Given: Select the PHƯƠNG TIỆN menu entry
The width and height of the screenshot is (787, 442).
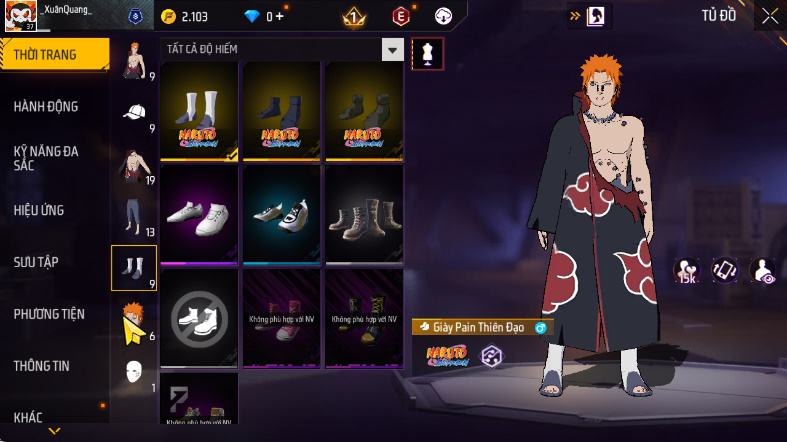Looking at the screenshot, I should (49, 314).
